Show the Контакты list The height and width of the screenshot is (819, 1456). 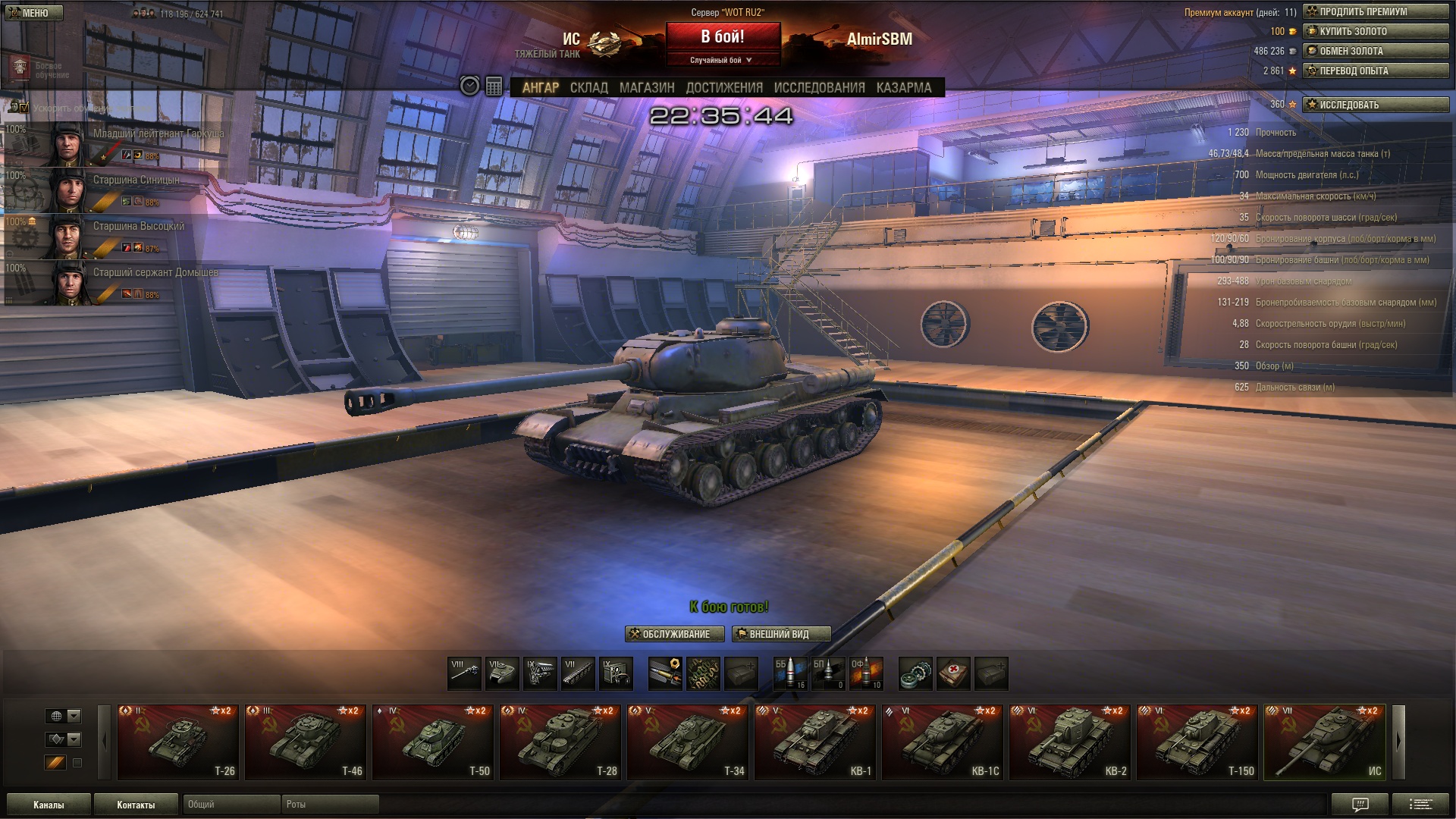136,805
